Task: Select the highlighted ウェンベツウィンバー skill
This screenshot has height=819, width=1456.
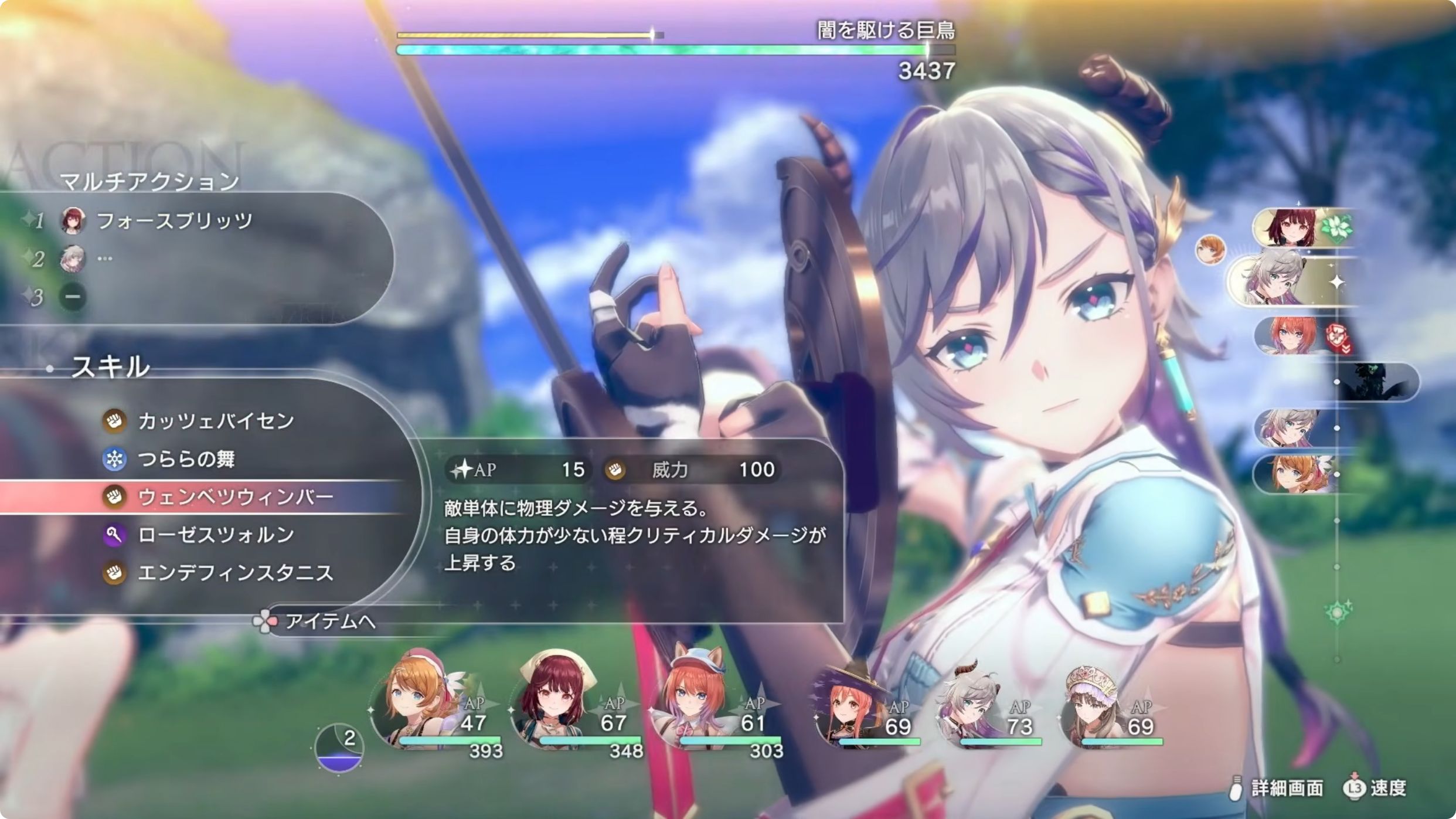Action: [x=234, y=497]
